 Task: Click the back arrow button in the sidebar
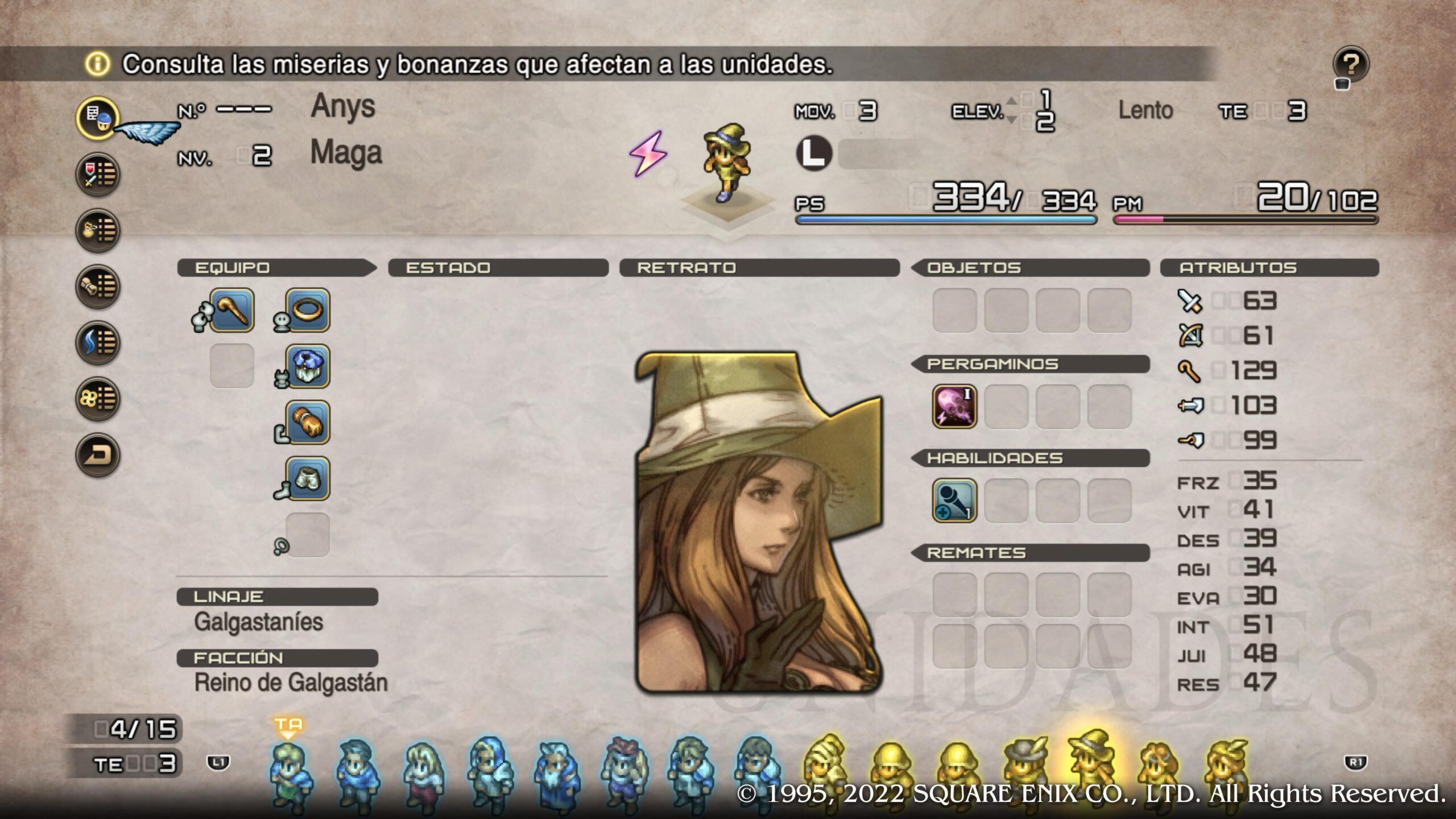[x=98, y=455]
